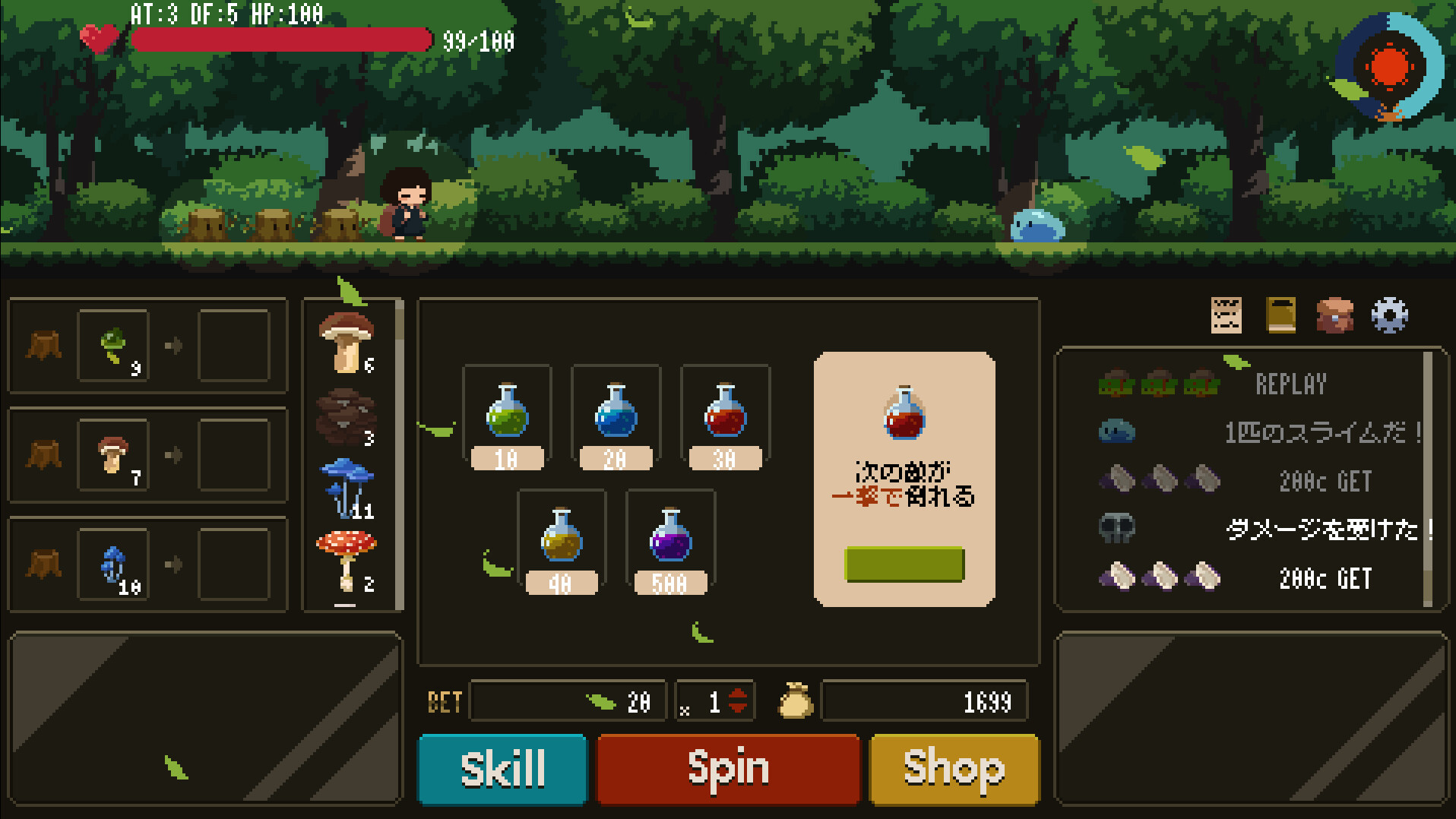Confirm the potion popup with the green button
Viewport: 1456px width, 819px height.
[x=904, y=564]
